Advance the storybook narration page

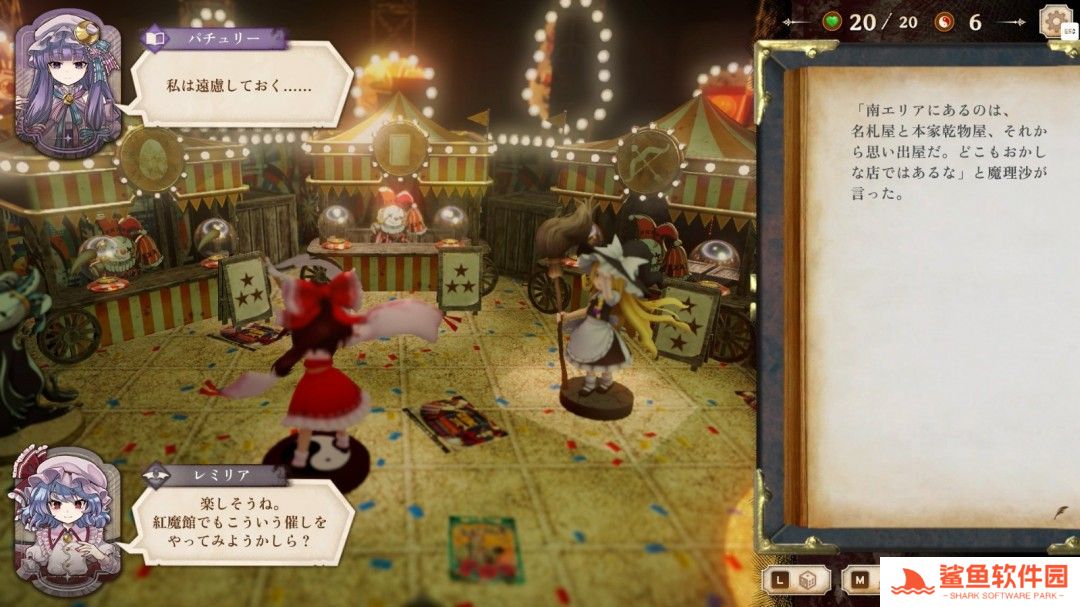point(1059,512)
